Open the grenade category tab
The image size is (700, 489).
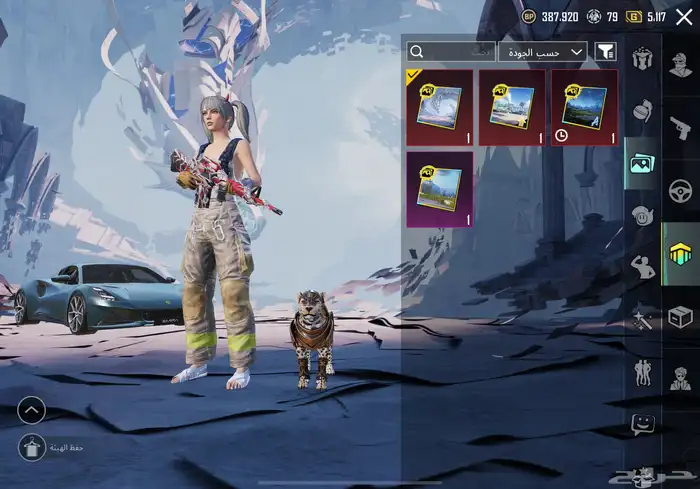[x=641, y=112]
